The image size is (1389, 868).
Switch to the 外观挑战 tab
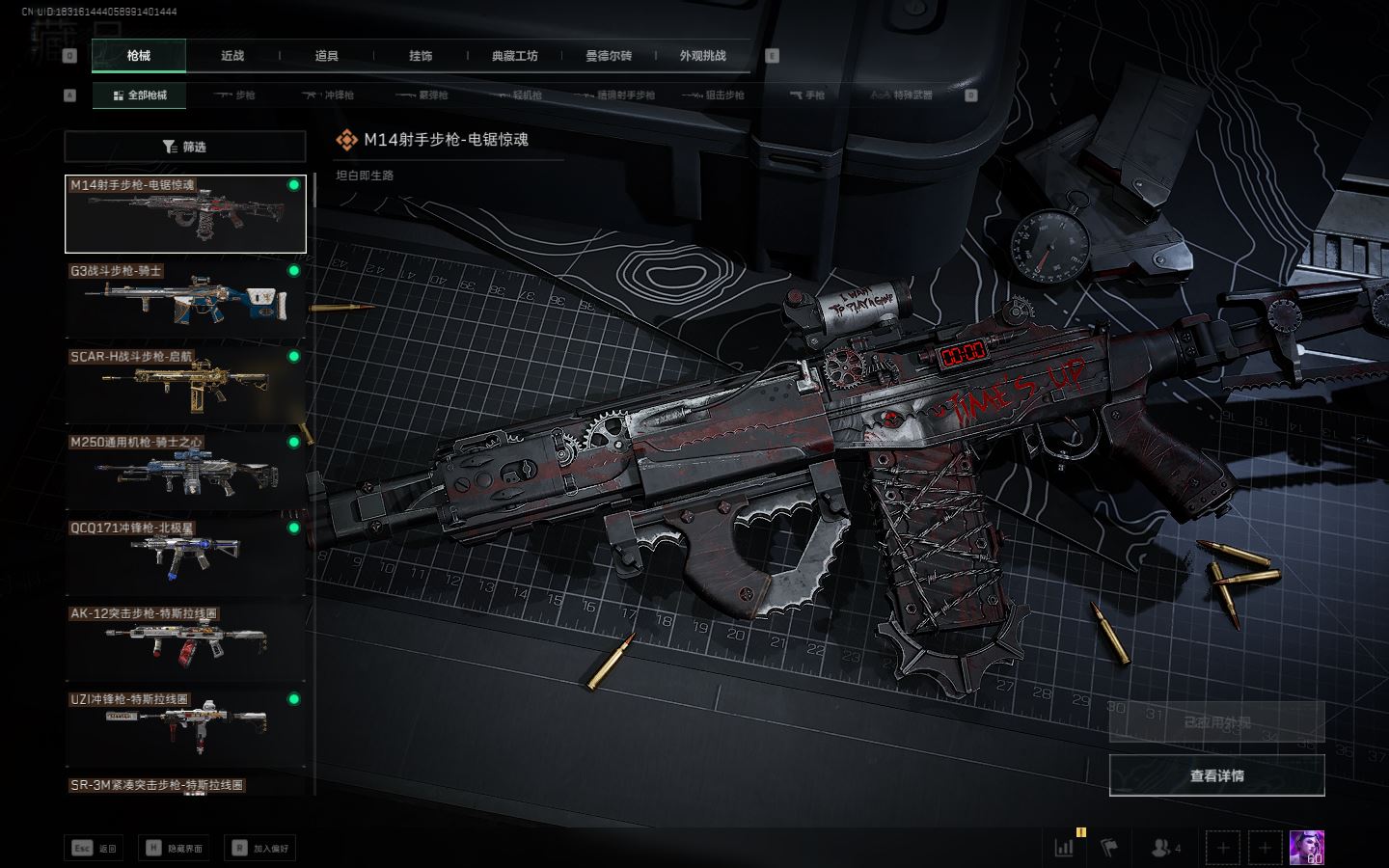[702, 56]
